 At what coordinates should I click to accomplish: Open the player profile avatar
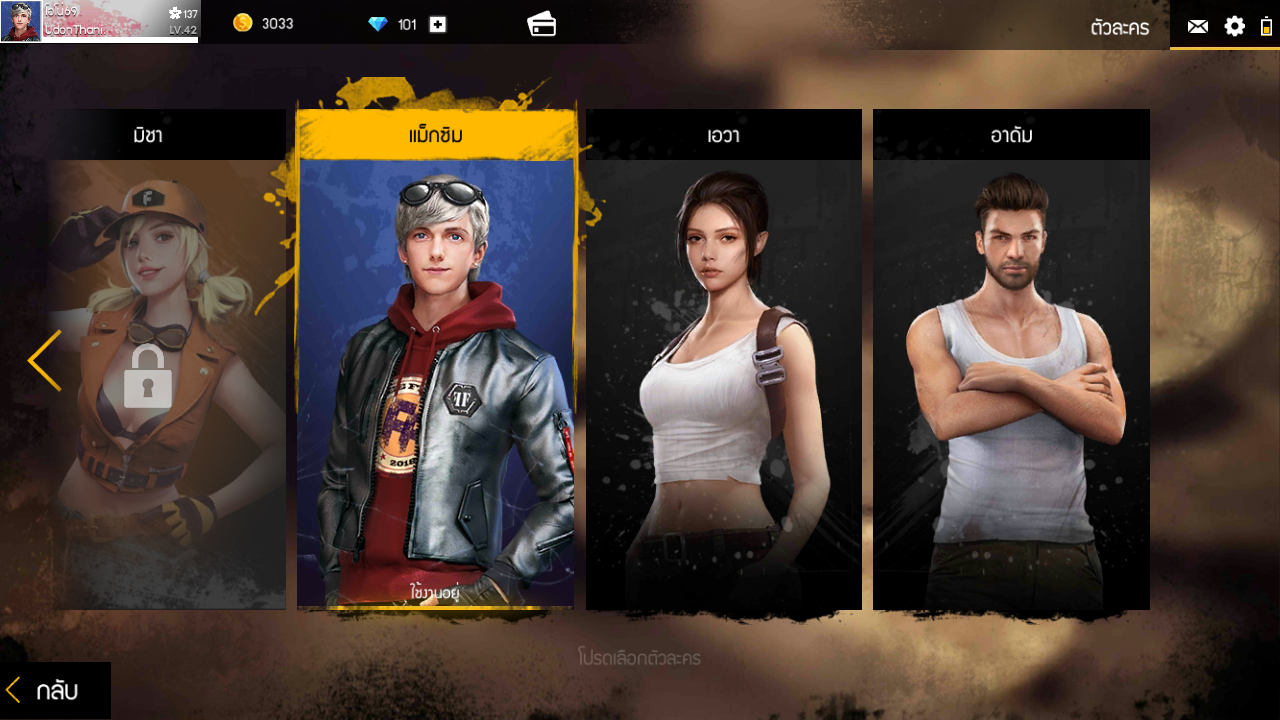tap(21, 21)
